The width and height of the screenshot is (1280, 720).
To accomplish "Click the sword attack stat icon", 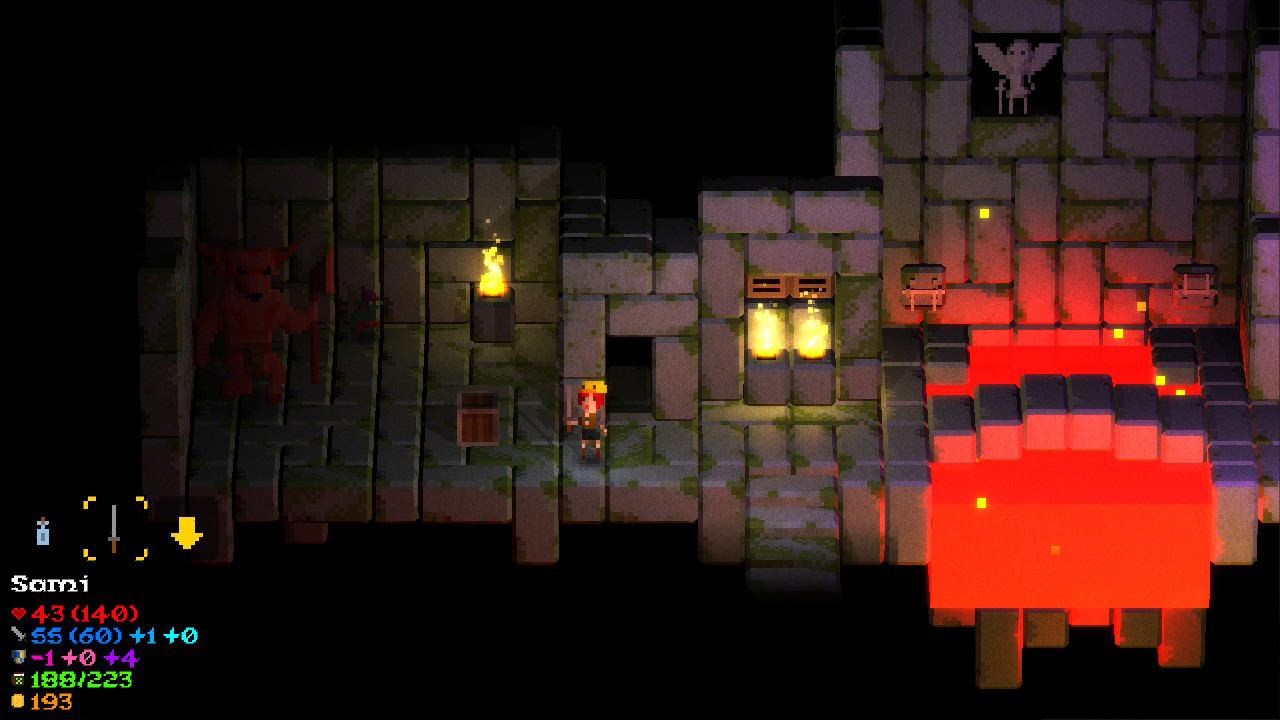I will point(18,635).
